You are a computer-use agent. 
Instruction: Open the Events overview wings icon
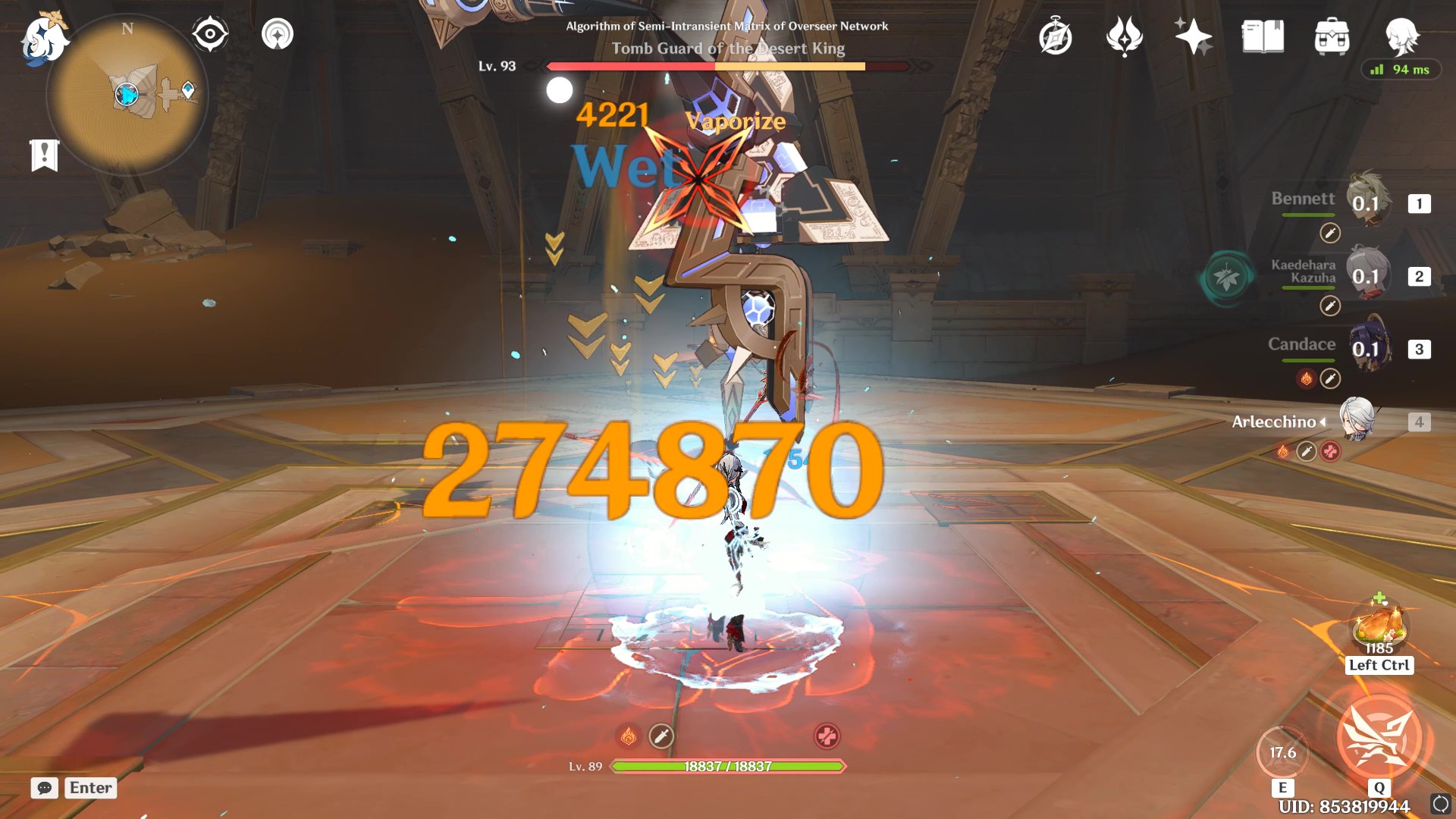(x=1125, y=35)
